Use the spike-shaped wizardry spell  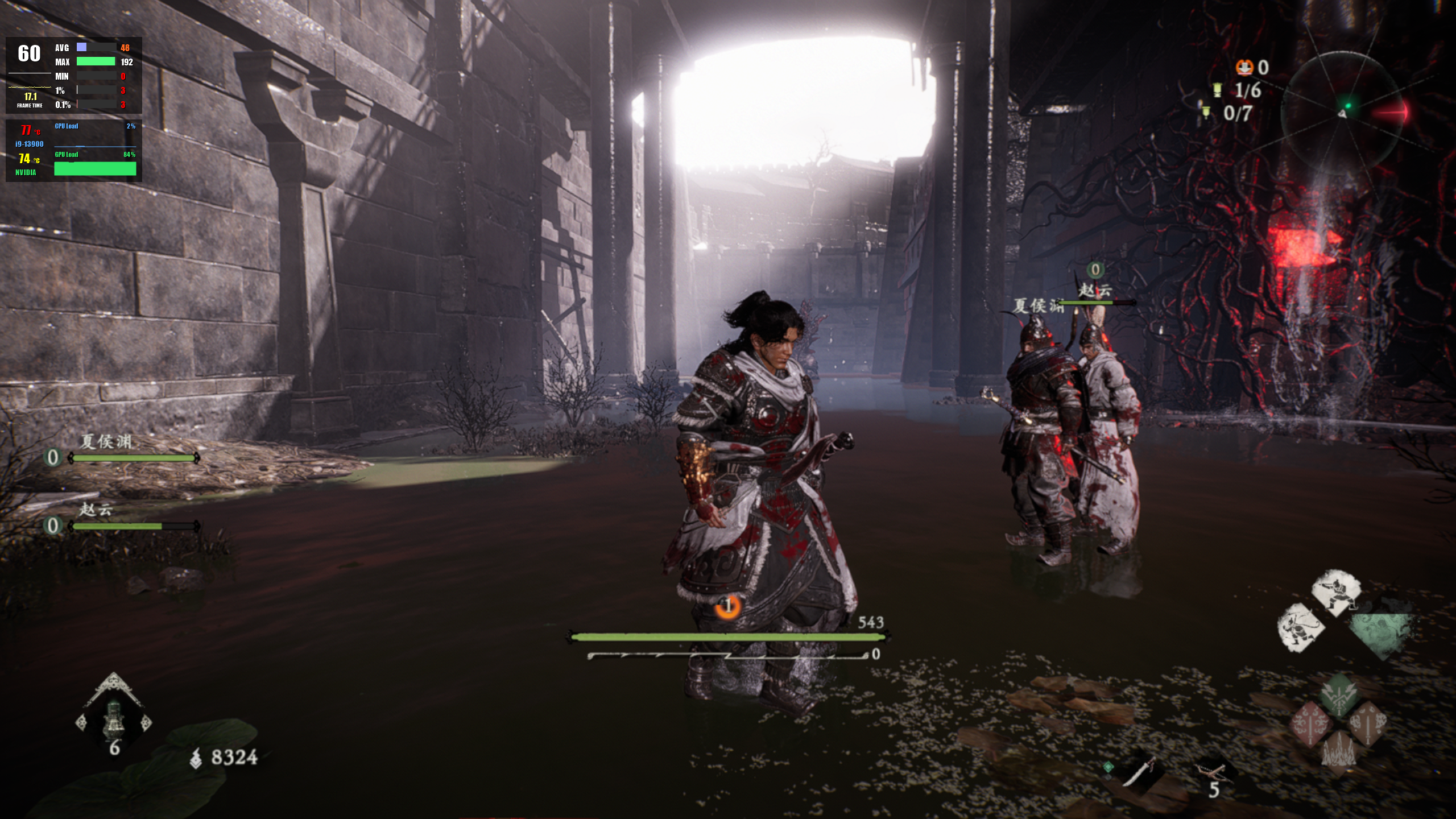pos(1339,752)
